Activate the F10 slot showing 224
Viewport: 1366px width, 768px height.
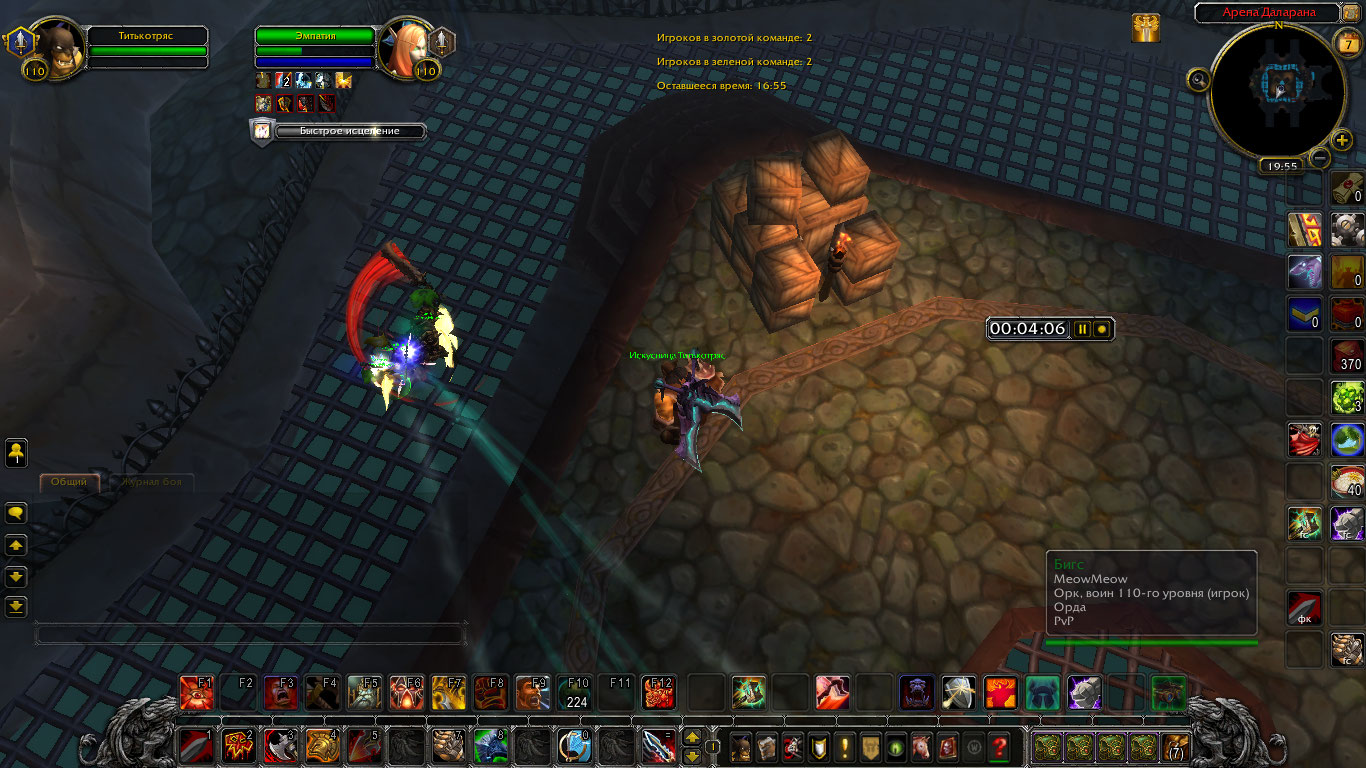(575, 692)
